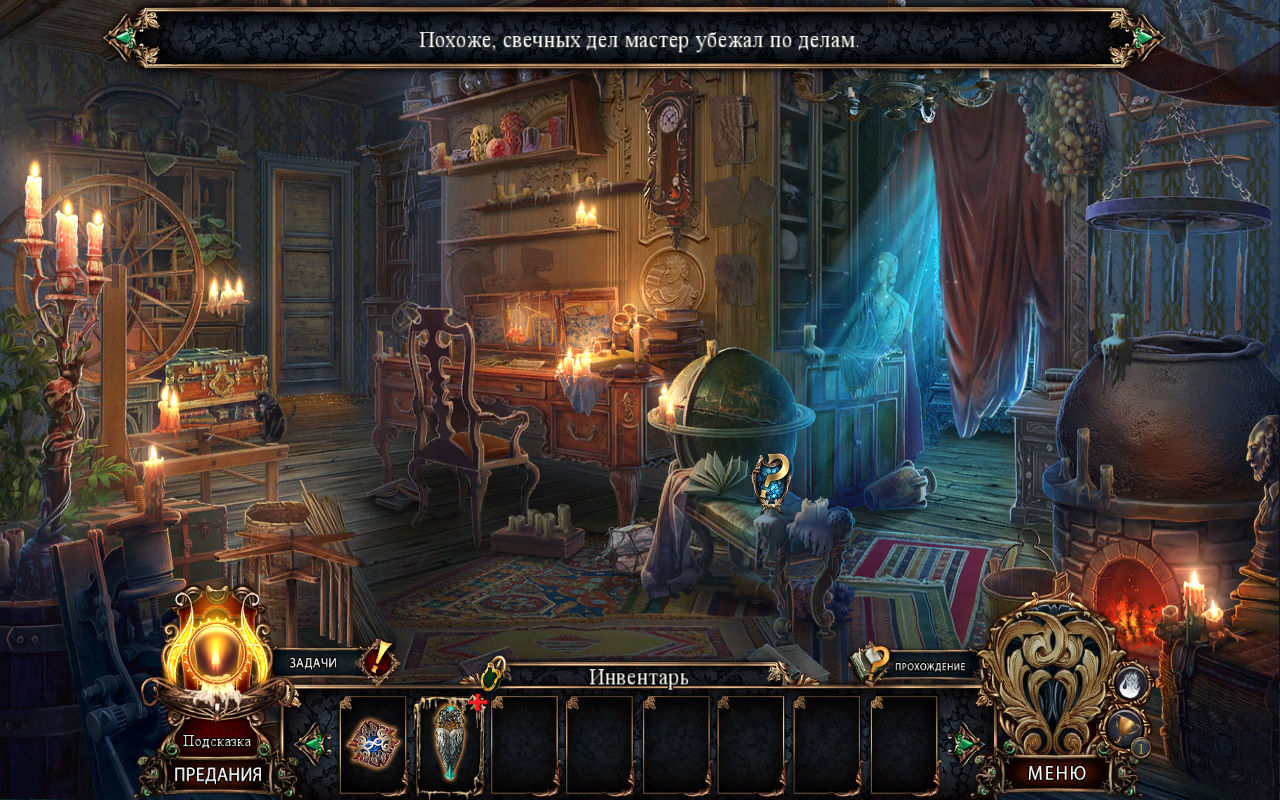Open the golden goblet achievements icon
Screen dimensions: 1280x800
(x=1126, y=727)
